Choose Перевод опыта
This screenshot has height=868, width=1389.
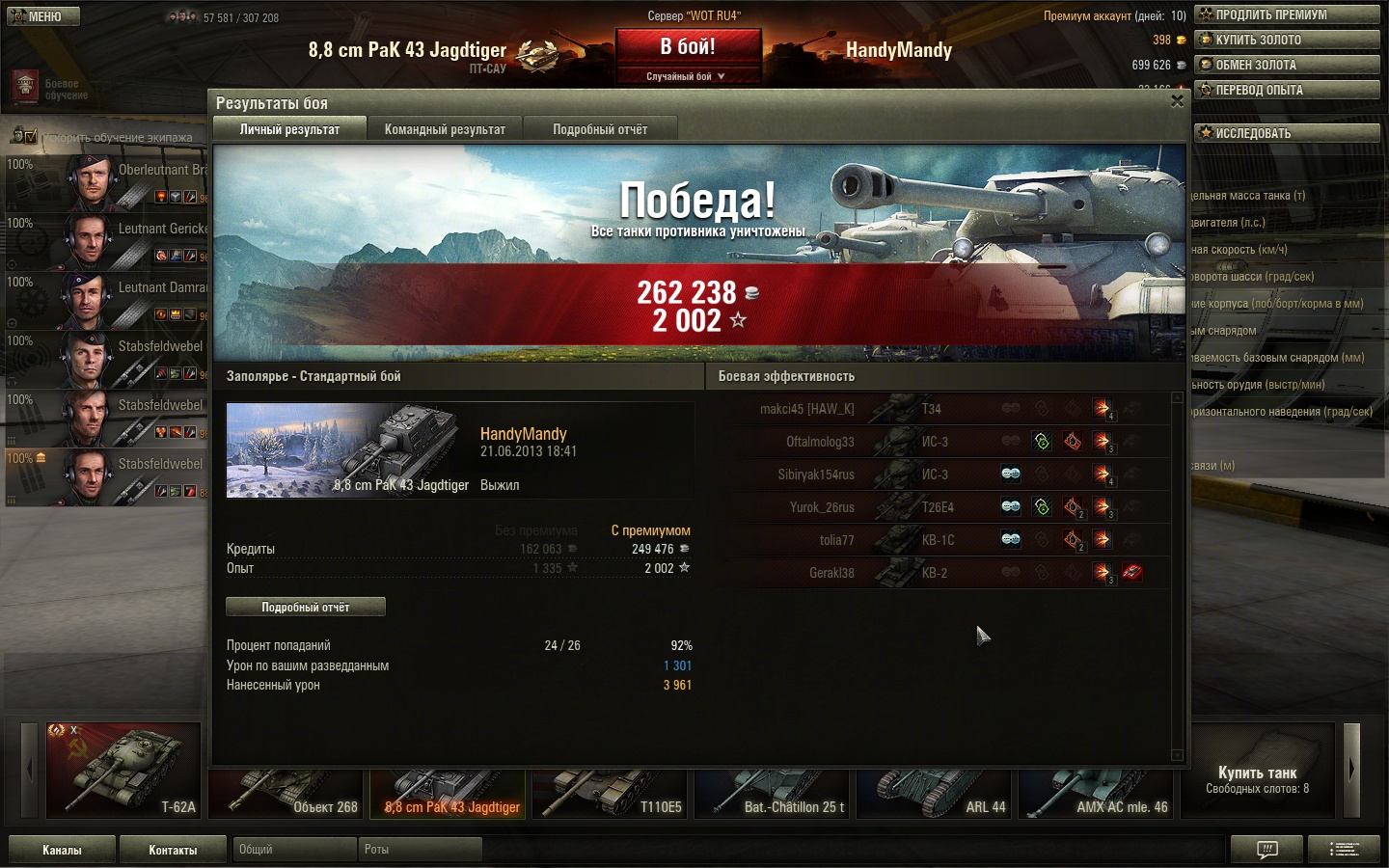[x=1287, y=90]
